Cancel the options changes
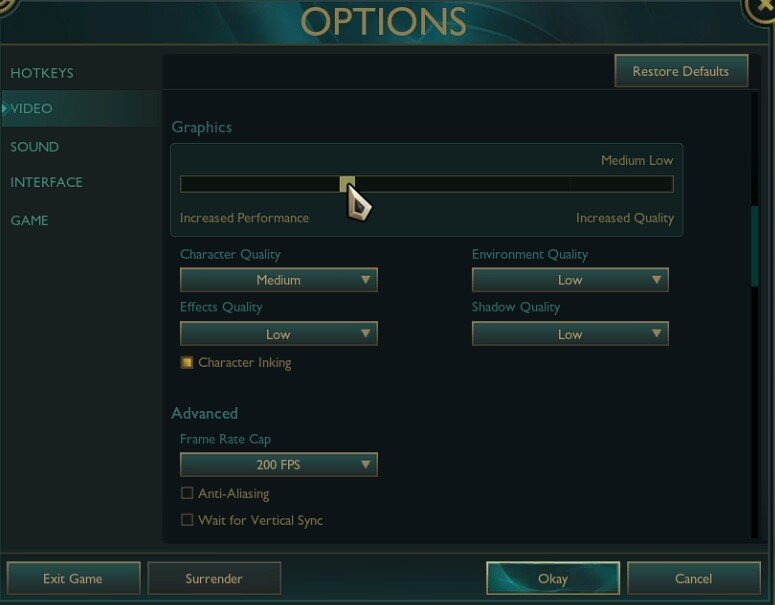This screenshot has width=775, height=605. [x=693, y=578]
